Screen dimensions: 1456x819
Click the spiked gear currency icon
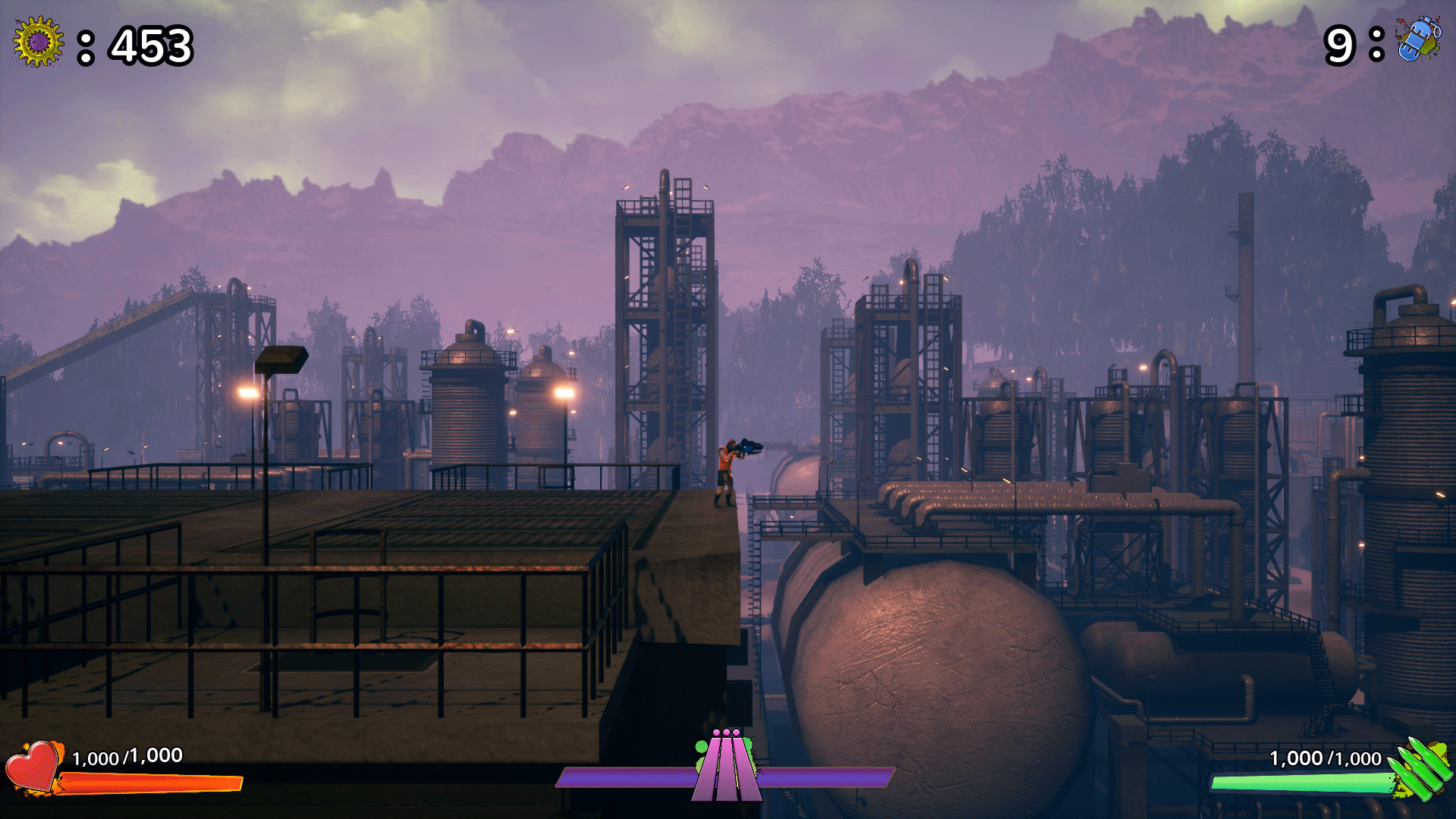tap(38, 42)
